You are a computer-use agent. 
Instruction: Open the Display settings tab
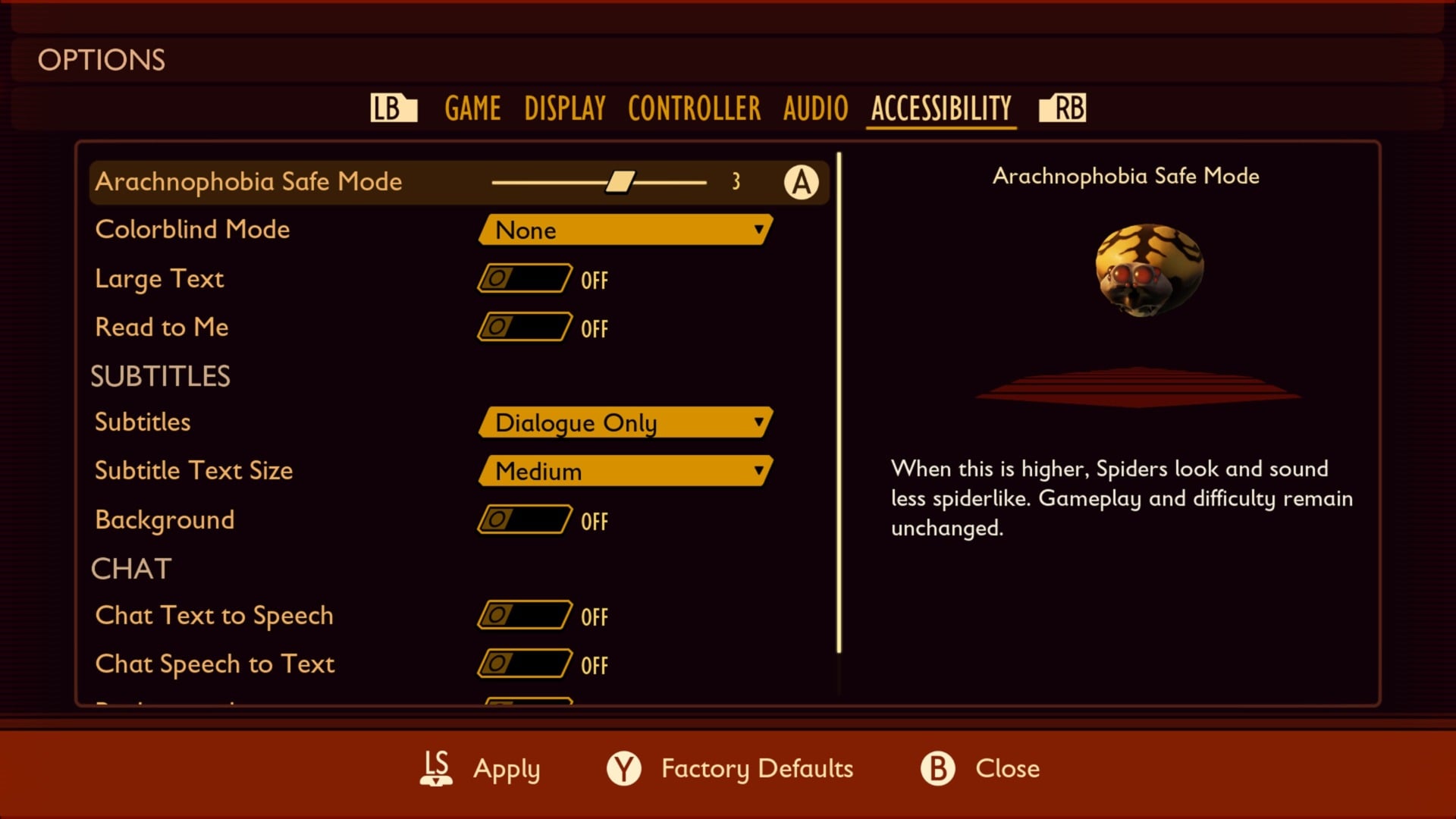click(x=565, y=108)
